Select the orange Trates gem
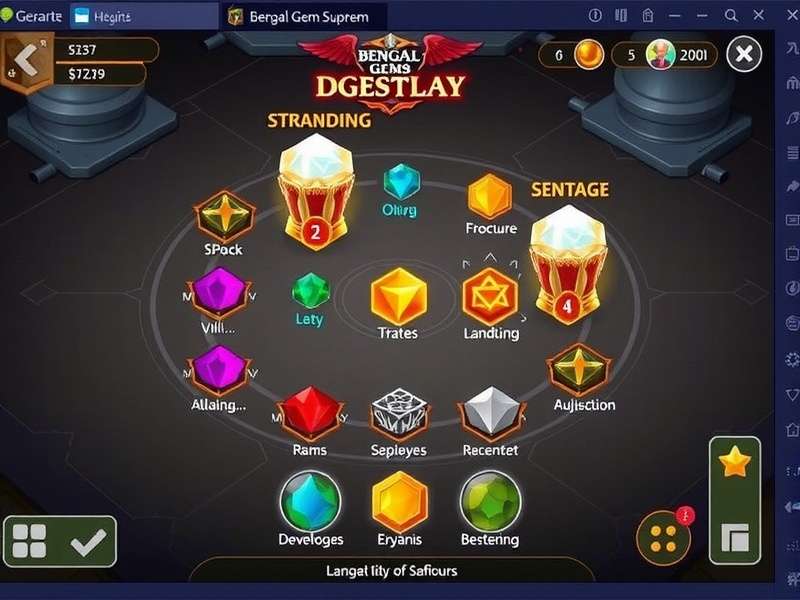This screenshot has width=800, height=600. [398, 297]
